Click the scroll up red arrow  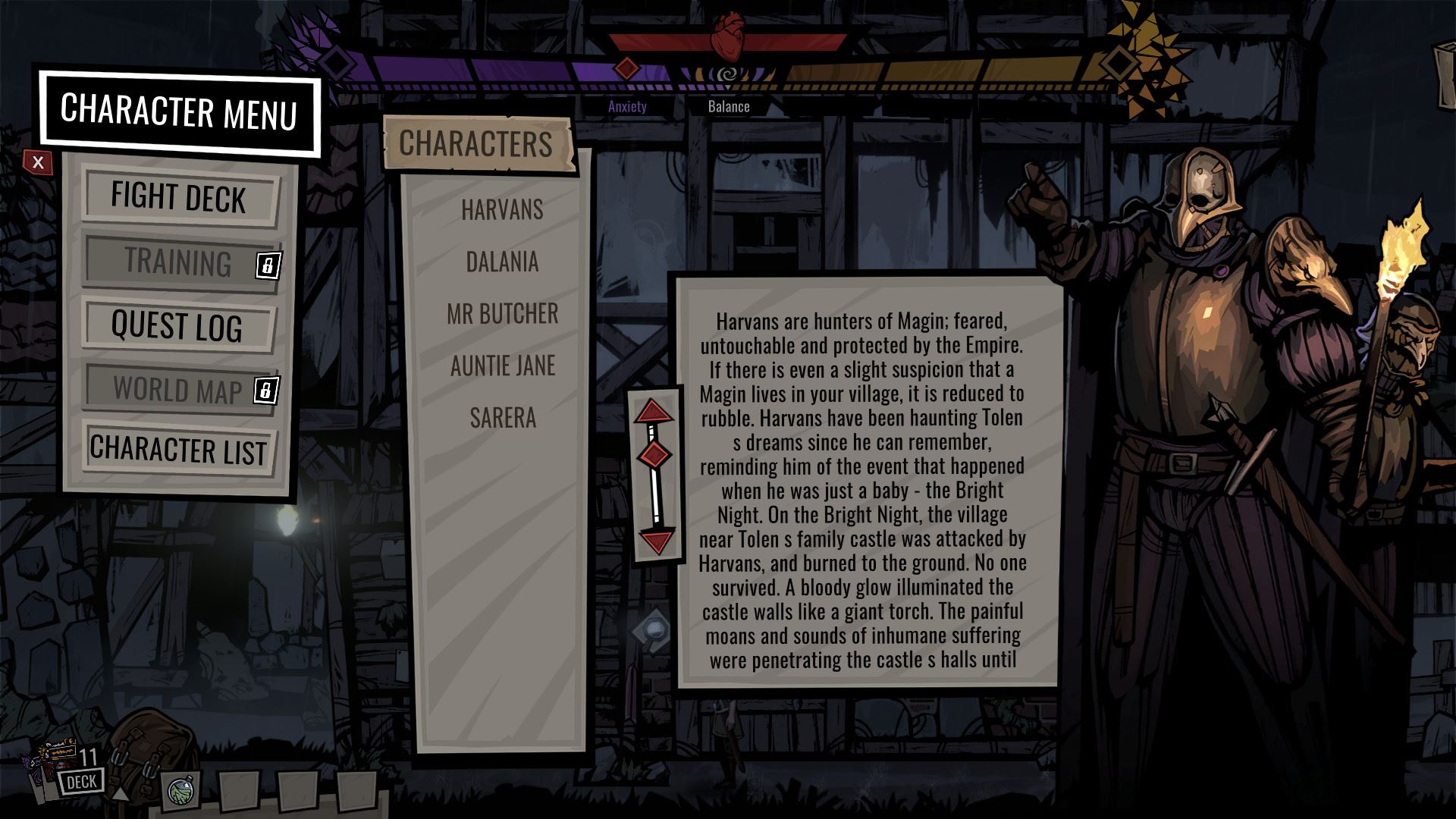pyautogui.click(x=654, y=412)
